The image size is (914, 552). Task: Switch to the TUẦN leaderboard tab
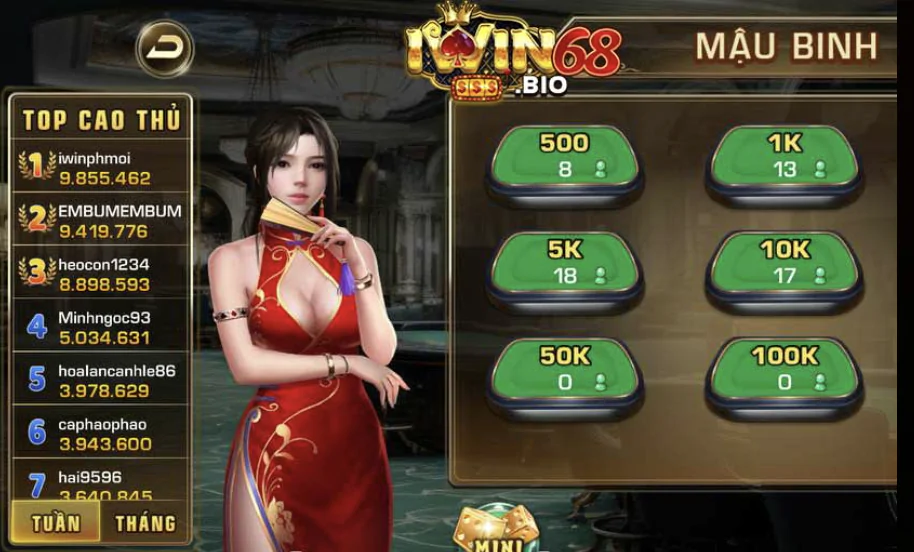pyautogui.click(x=56, y=523)
